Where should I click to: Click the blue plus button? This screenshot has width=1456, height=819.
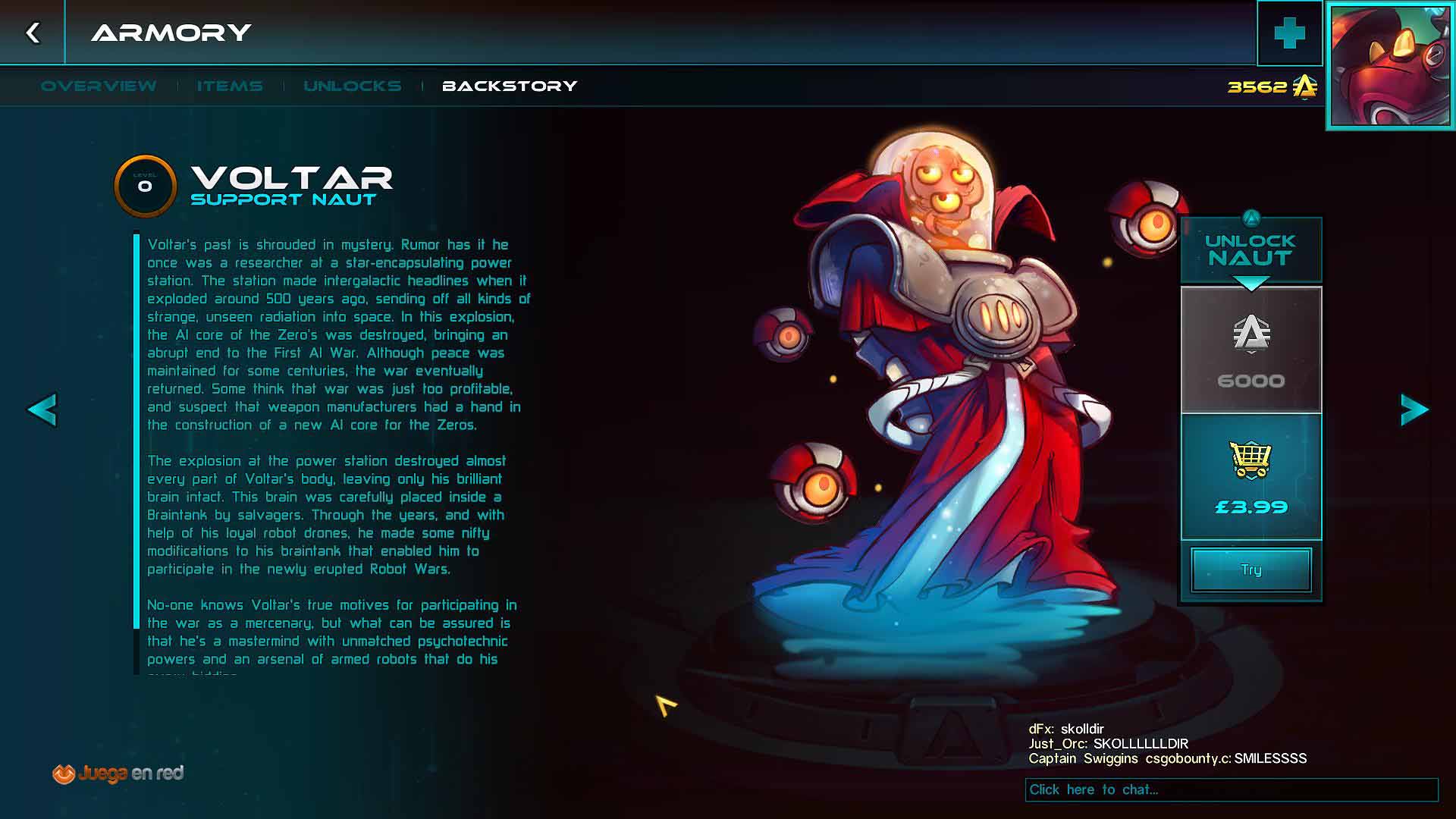(1289, 33)
